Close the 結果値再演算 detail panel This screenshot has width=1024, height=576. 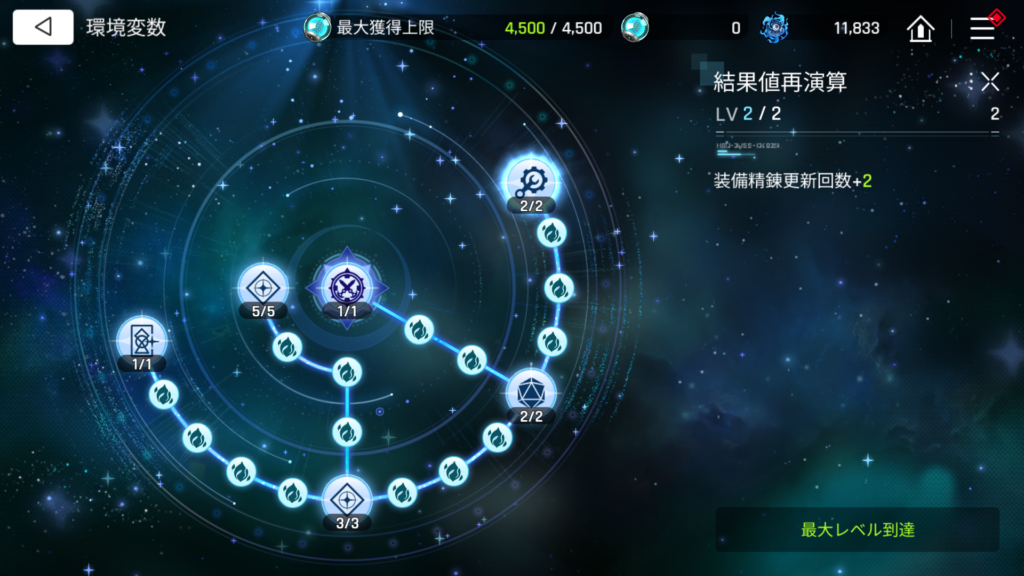click(990, 82)
